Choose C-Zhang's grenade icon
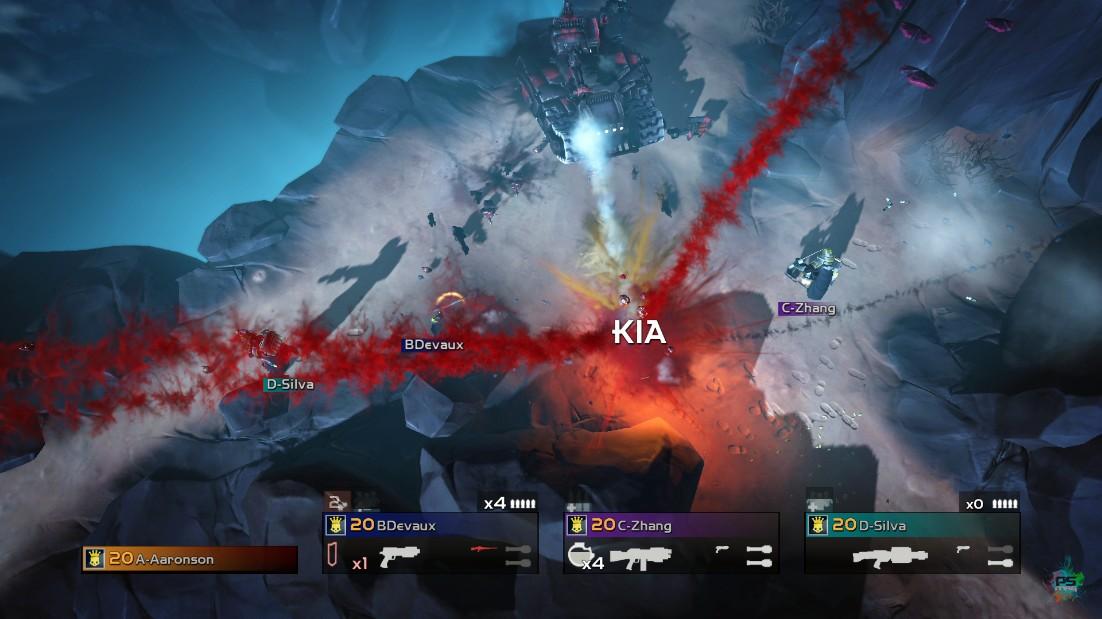The width and height of the screenshot is (1102, 619). click(x=576, y=556)
